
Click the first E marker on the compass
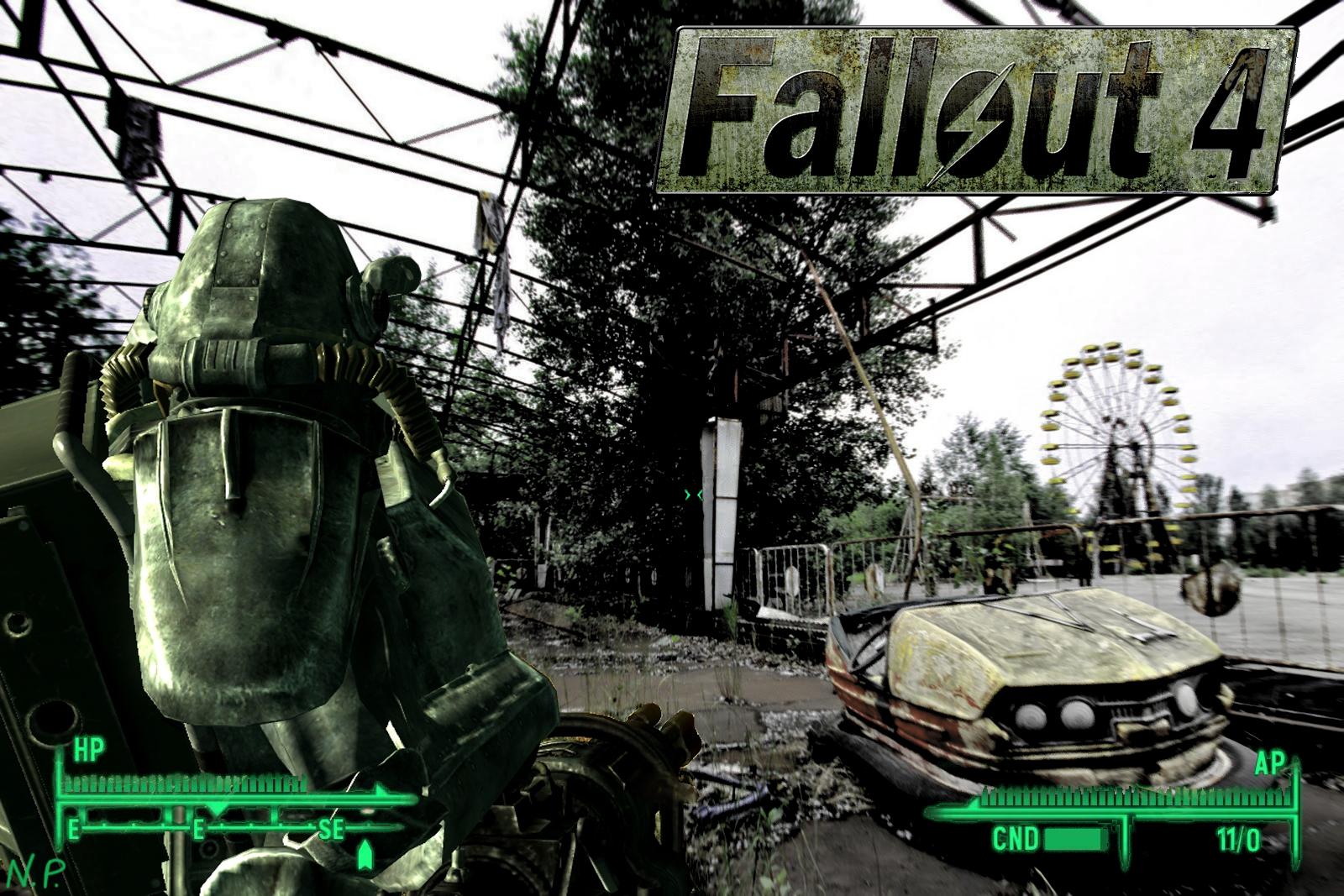tap(74, 828)
